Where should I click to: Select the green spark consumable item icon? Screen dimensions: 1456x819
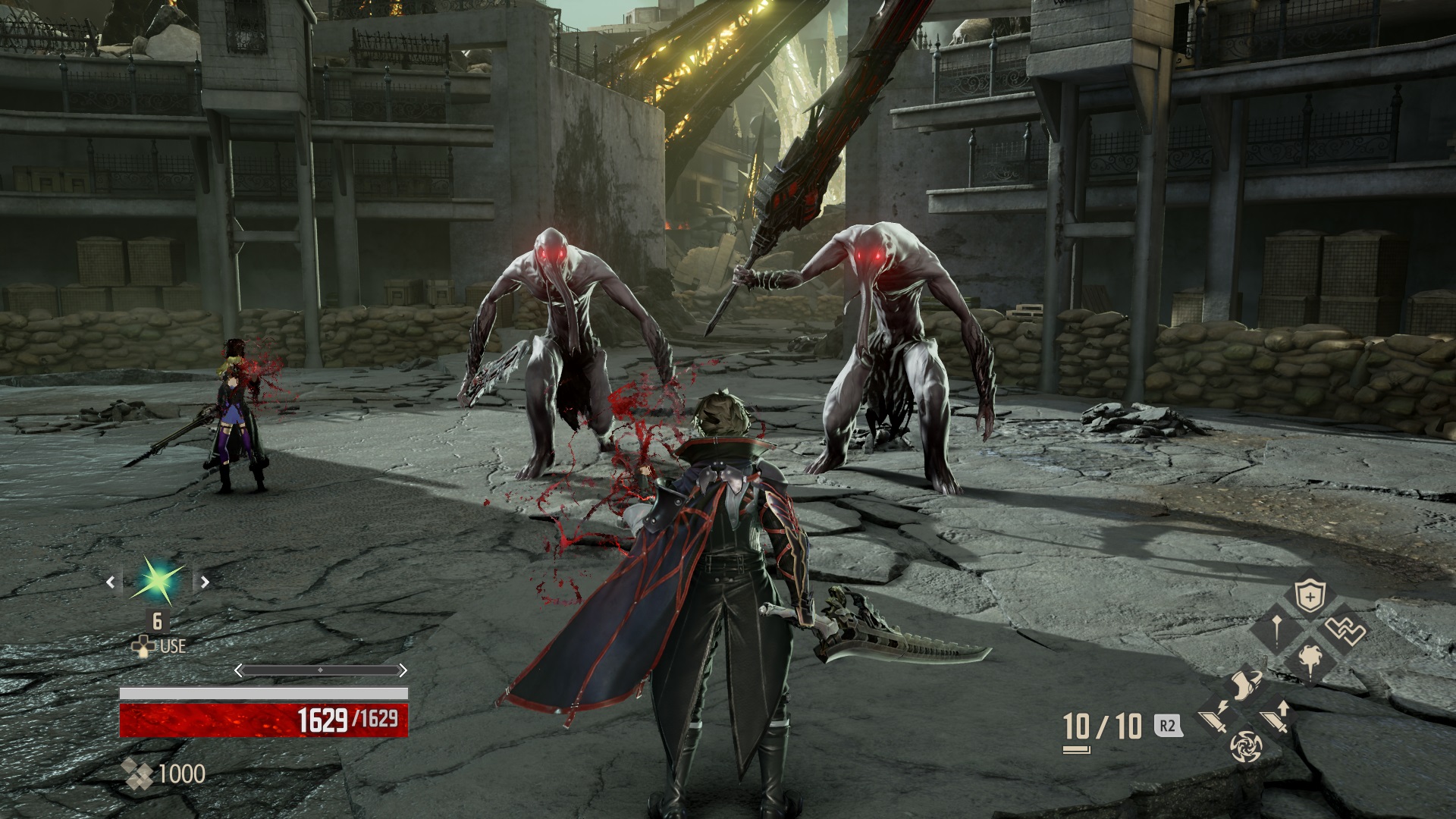(x=156, y=580)
